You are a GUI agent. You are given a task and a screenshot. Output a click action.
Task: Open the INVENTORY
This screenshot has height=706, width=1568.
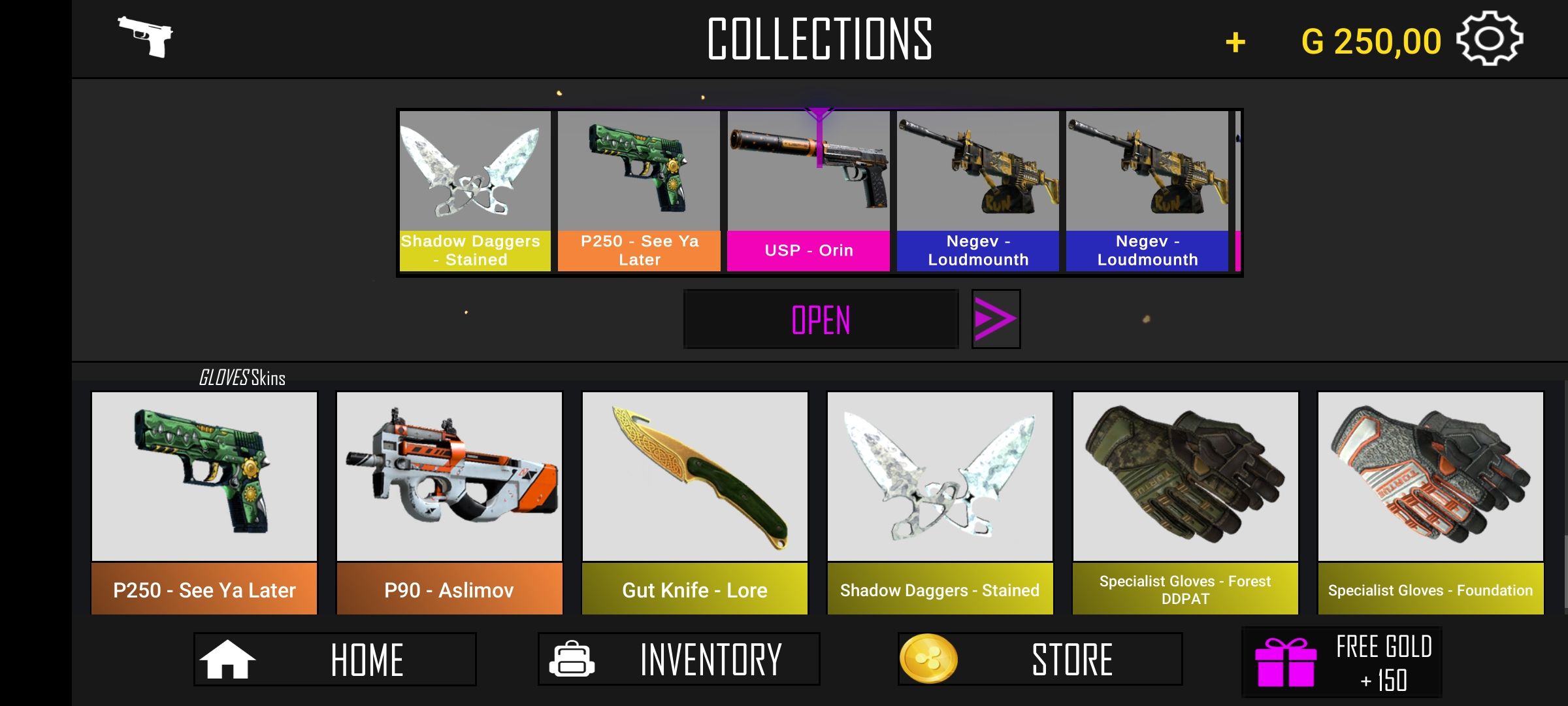(x=678, y=659)
